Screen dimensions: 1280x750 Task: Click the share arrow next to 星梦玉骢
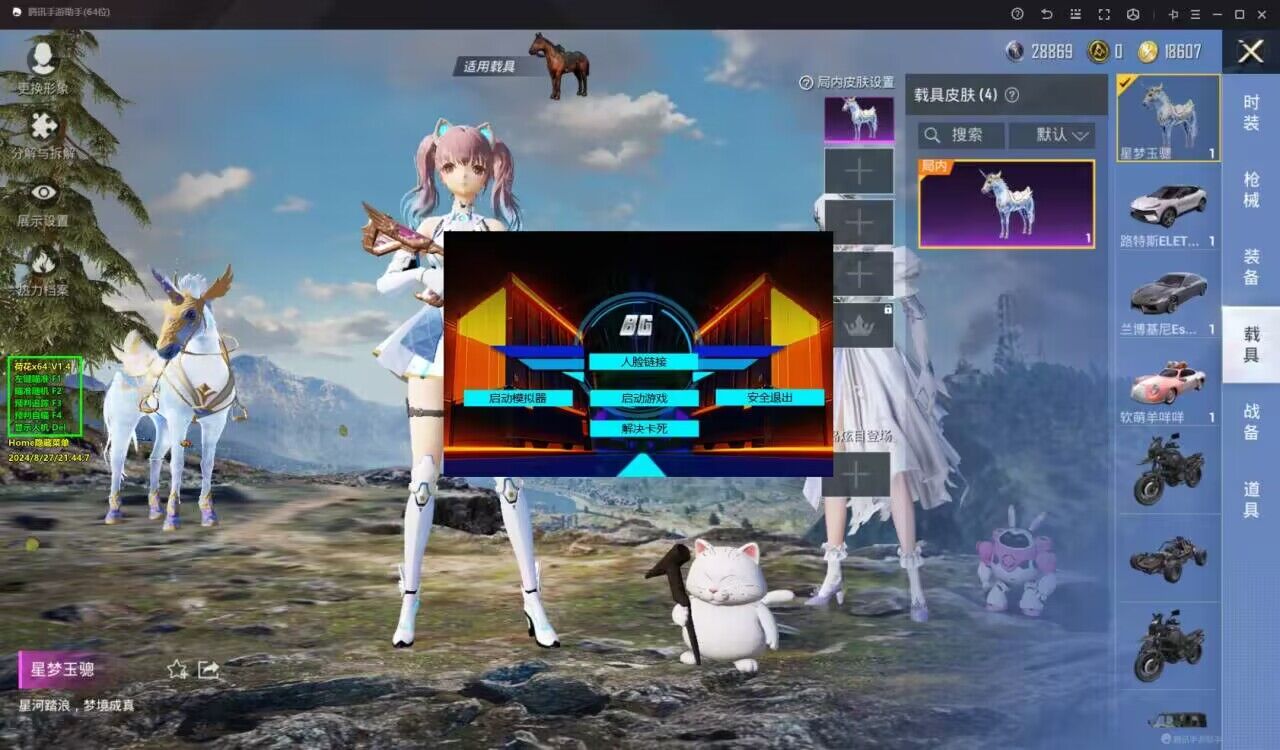point(208,668)
